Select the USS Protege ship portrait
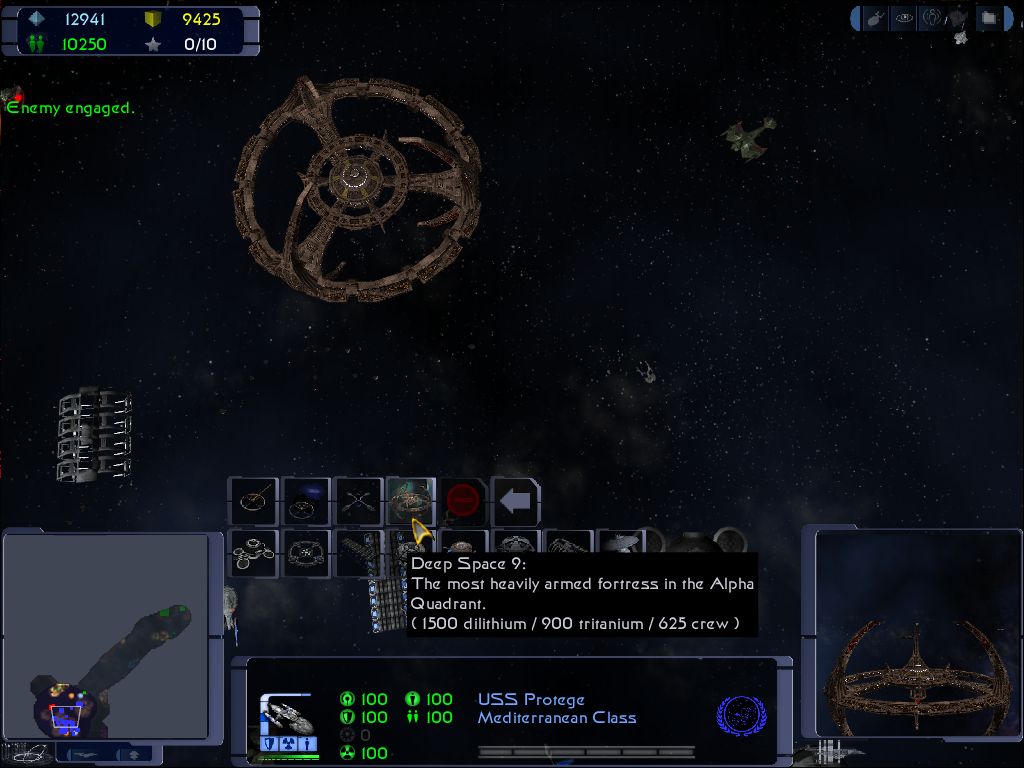This screenshot has height=768, width=1024. pos(288,716)
